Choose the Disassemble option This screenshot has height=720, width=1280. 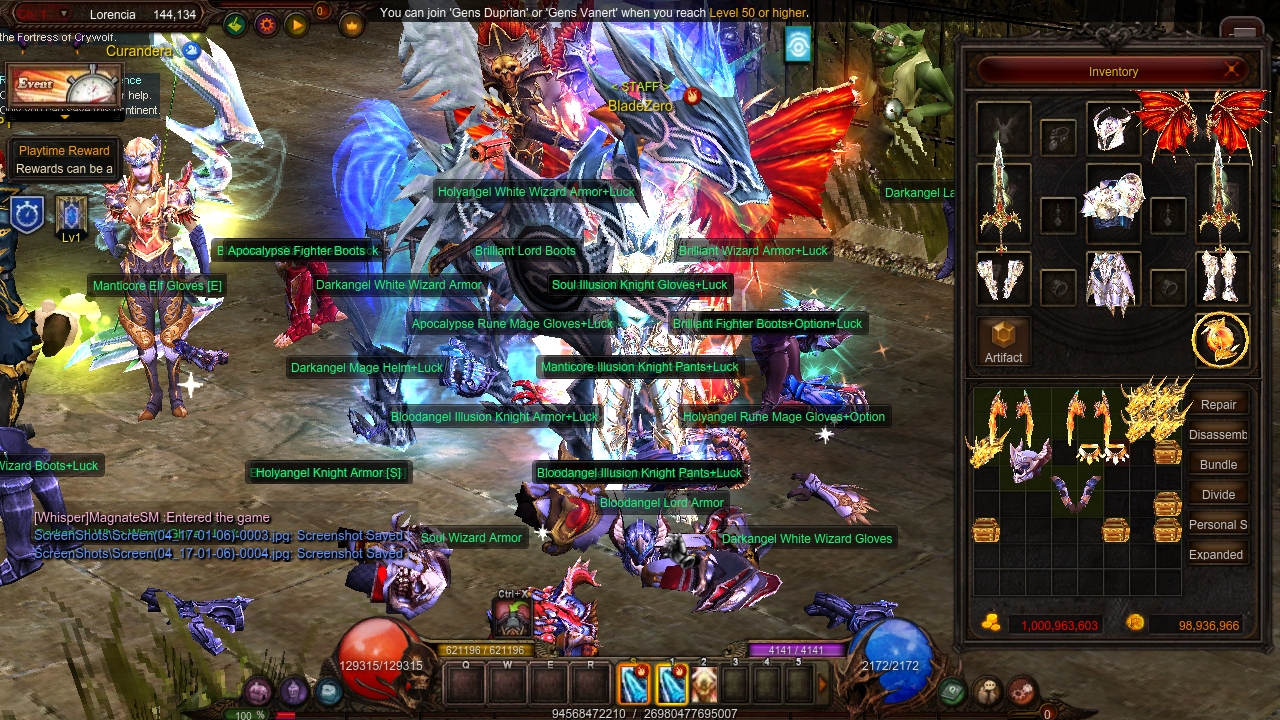point(1218,435)
